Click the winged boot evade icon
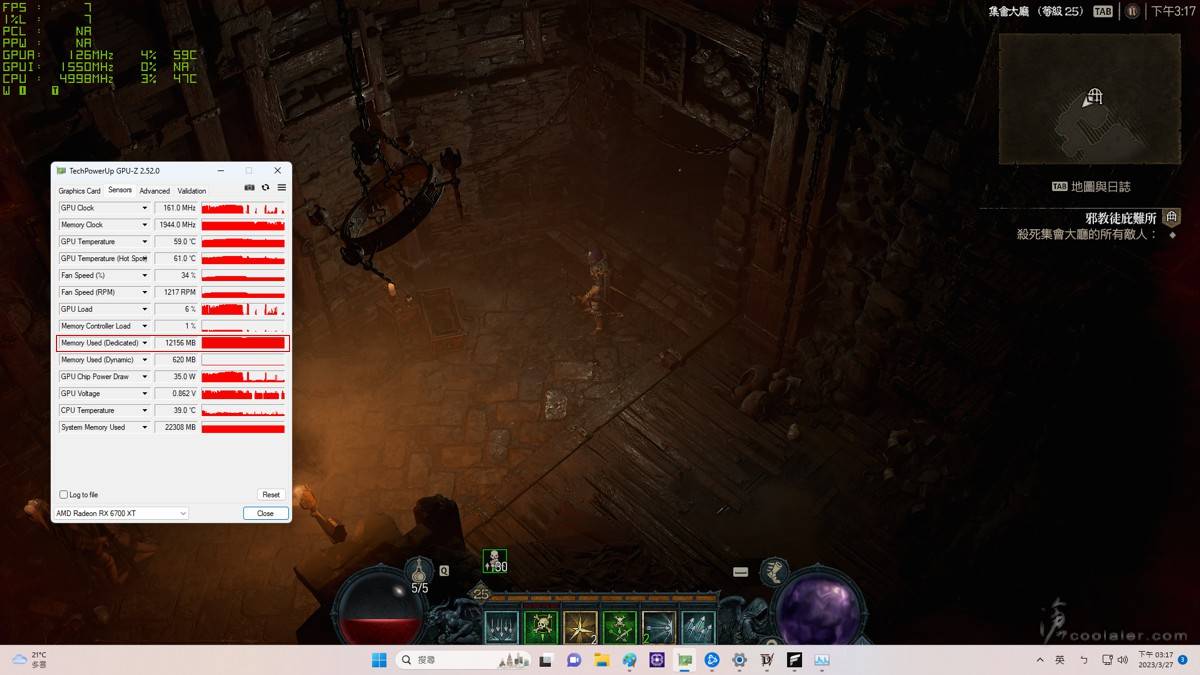Image resolution: width=1200 pixels, height=675 pixels. click(773, 572)
